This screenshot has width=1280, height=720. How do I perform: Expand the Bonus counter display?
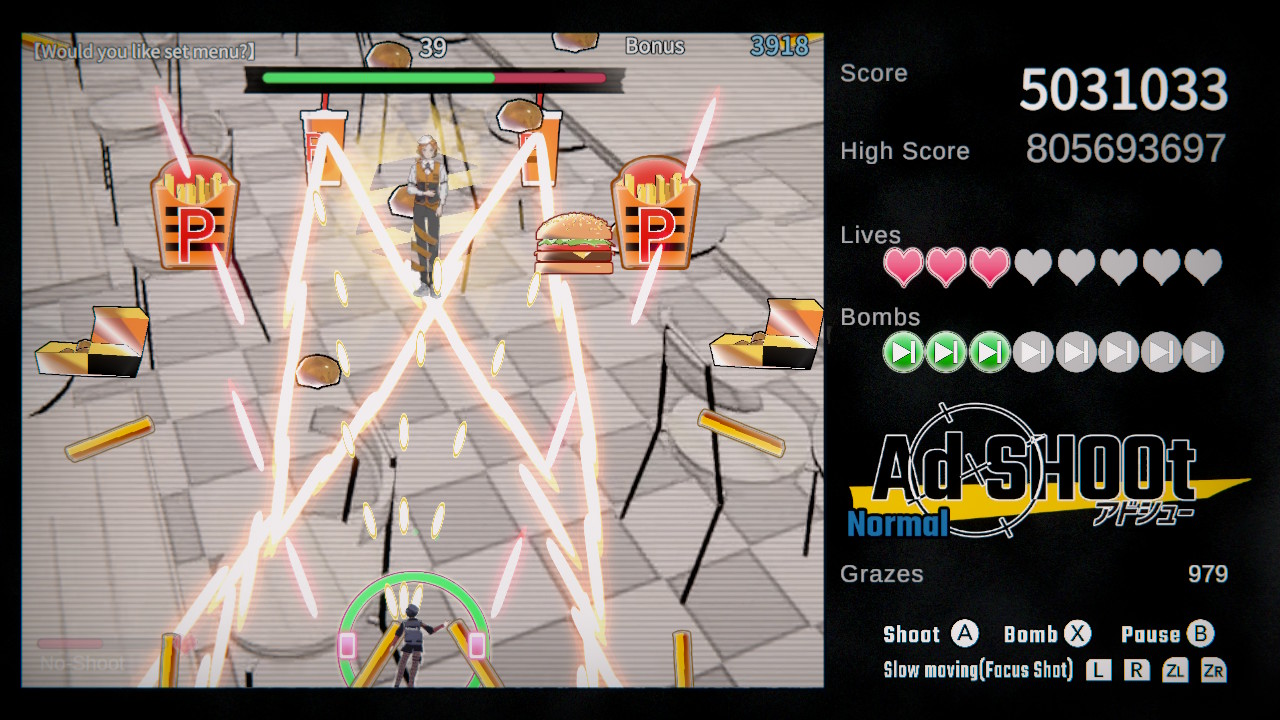point(655,46)
